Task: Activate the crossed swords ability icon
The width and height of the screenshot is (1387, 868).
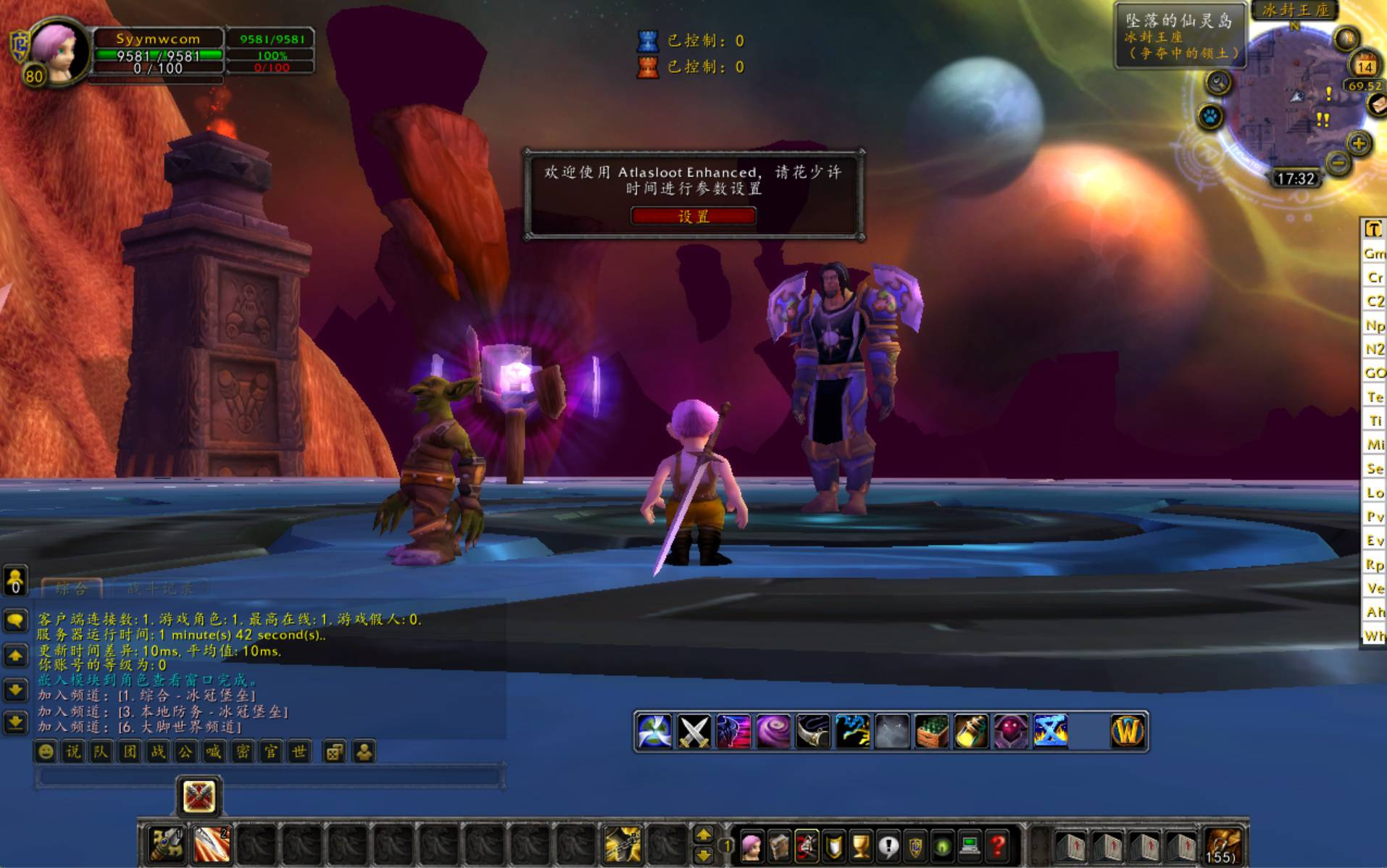Action: click(x=693, y=732)
